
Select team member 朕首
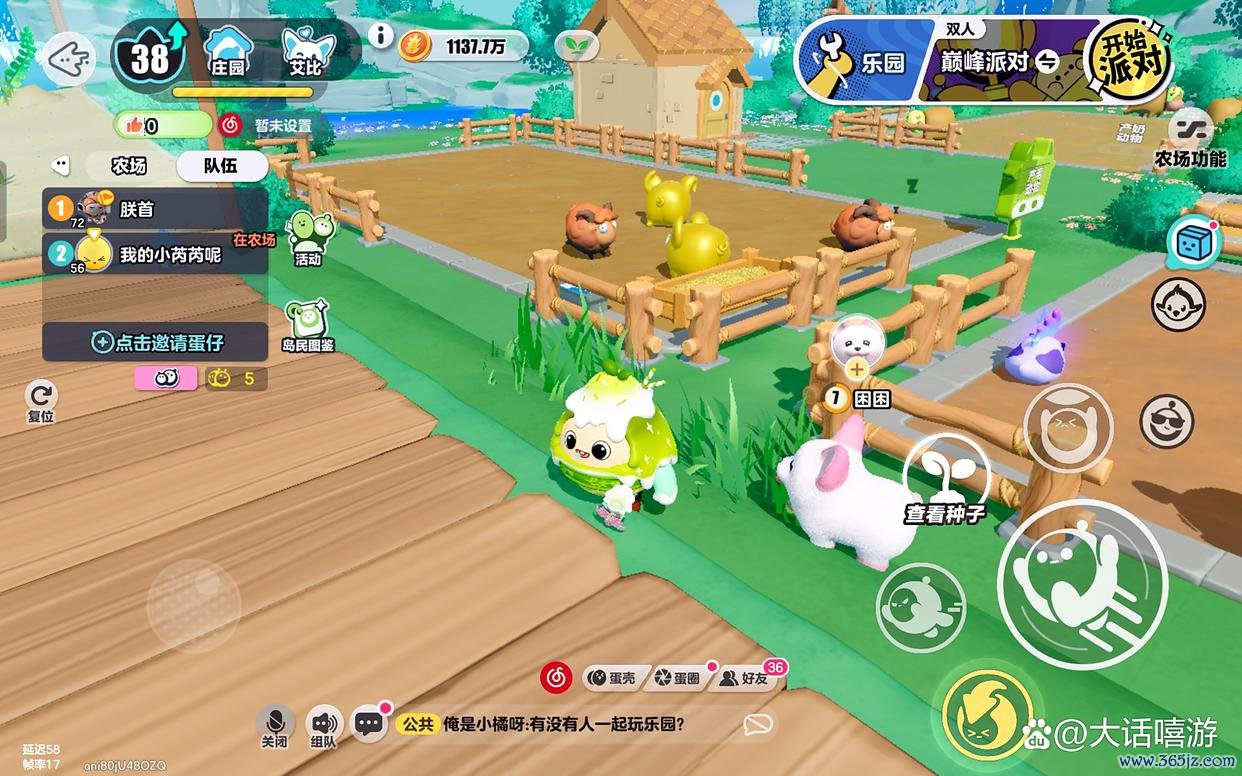(155, 209)
